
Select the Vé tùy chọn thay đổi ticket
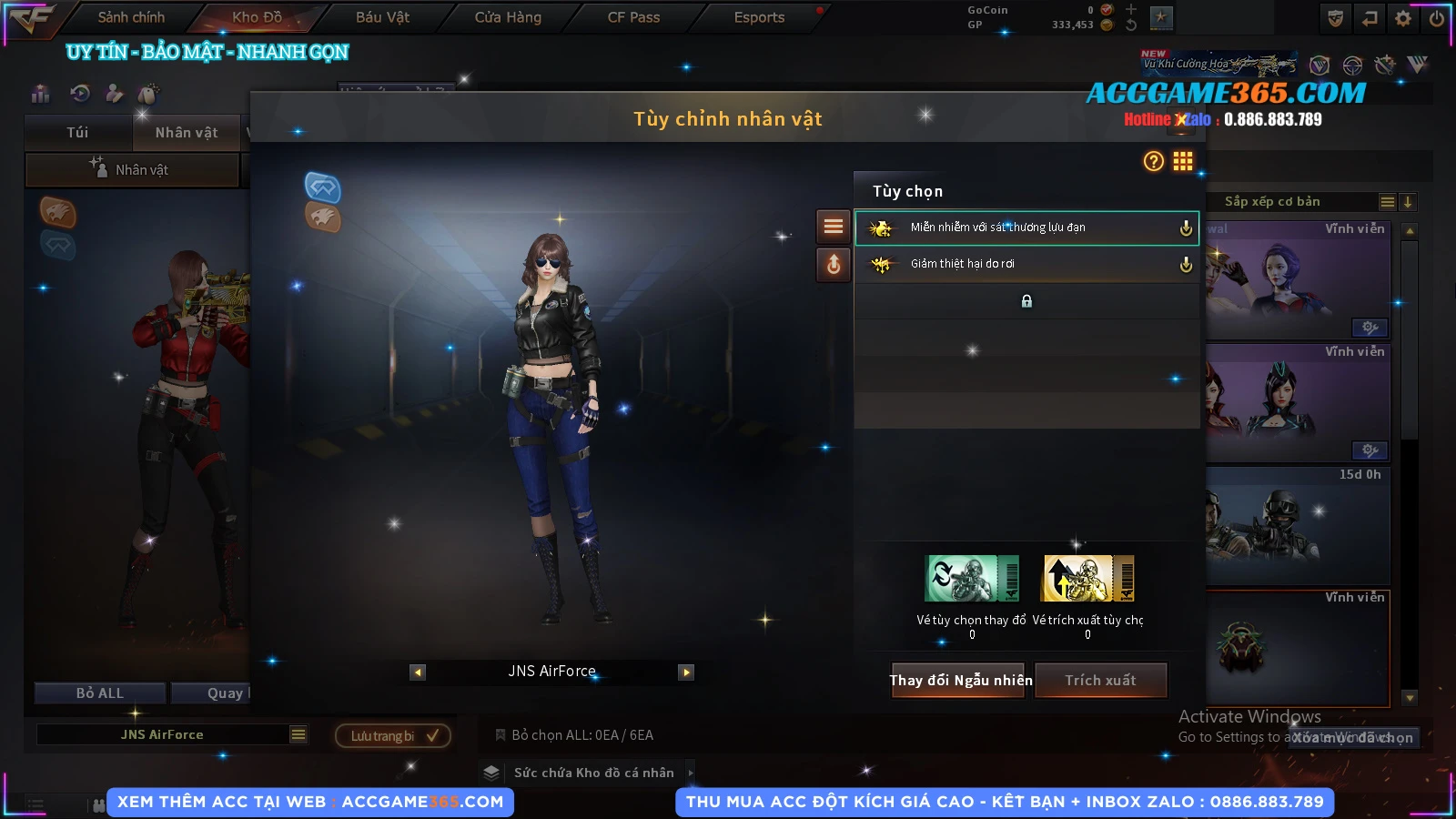pos(972,580)
